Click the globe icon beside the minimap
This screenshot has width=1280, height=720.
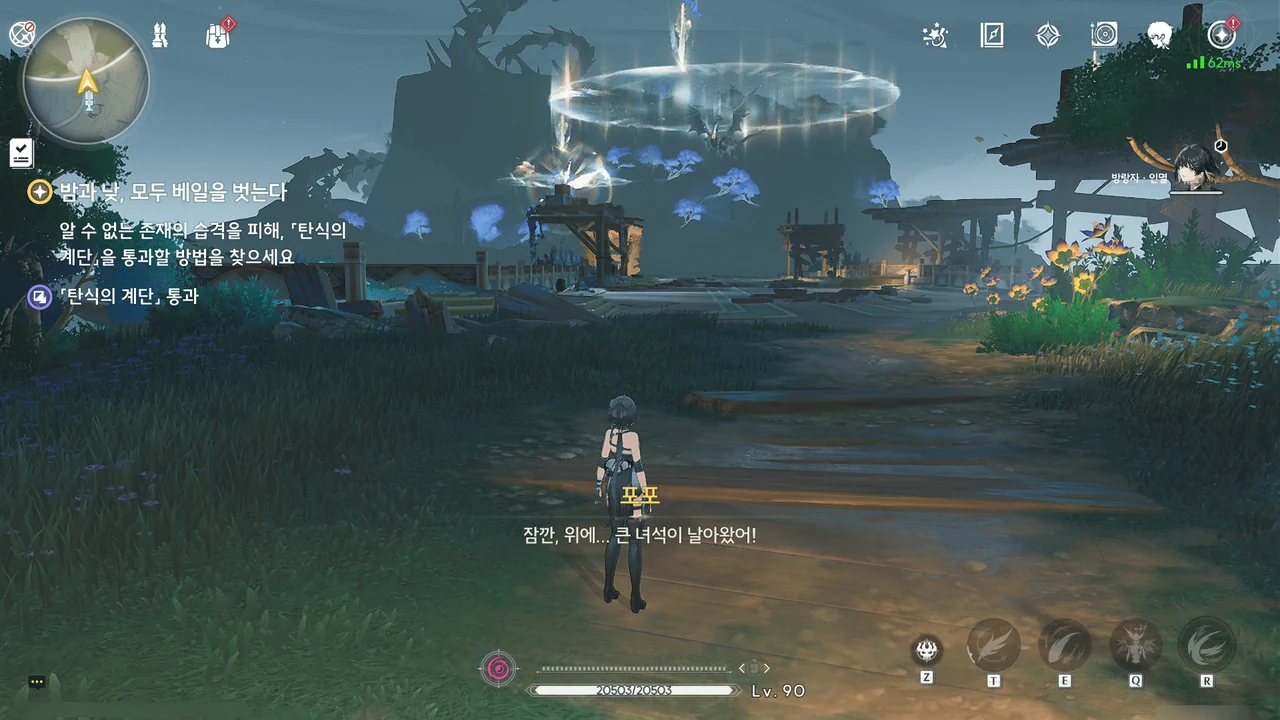(x=21, y=34)
